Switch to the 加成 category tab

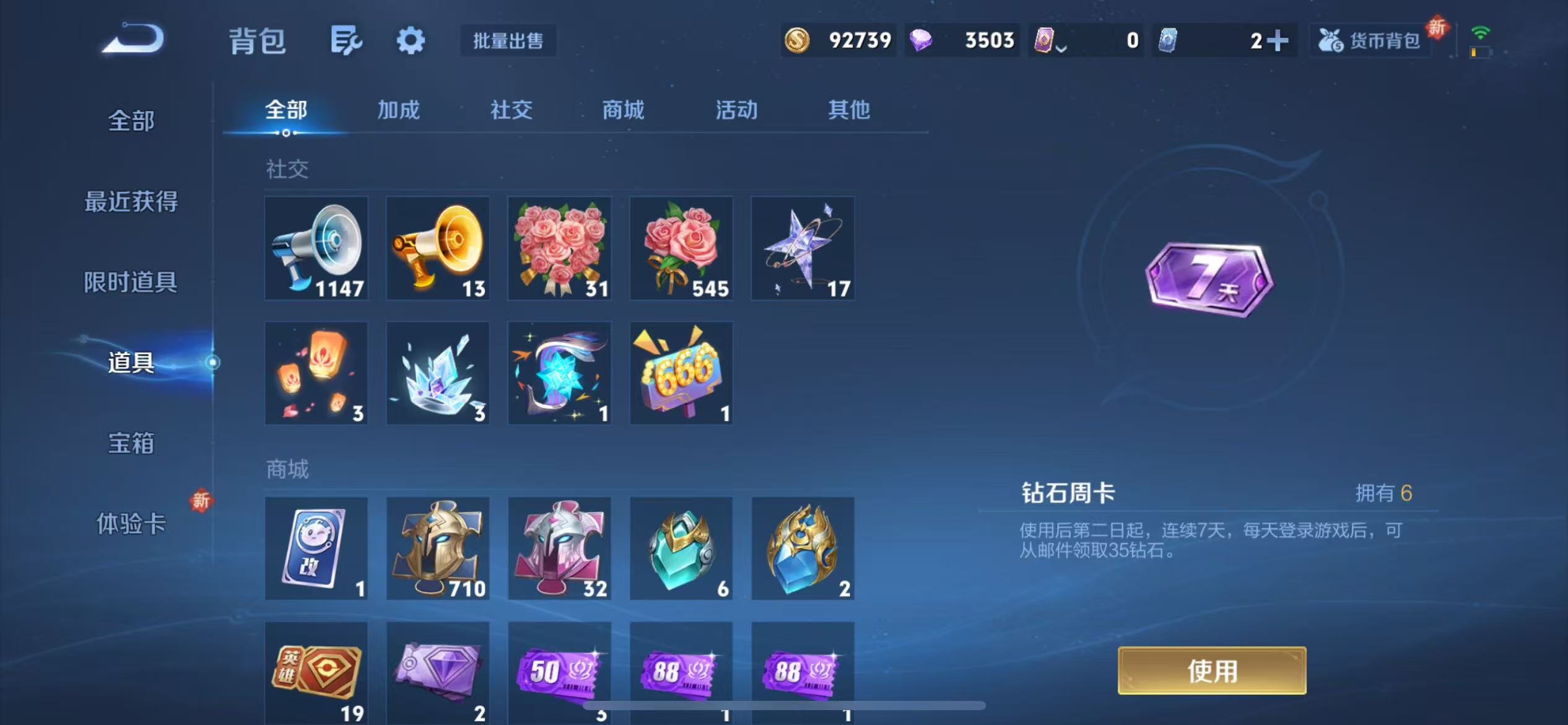point(398,110)
